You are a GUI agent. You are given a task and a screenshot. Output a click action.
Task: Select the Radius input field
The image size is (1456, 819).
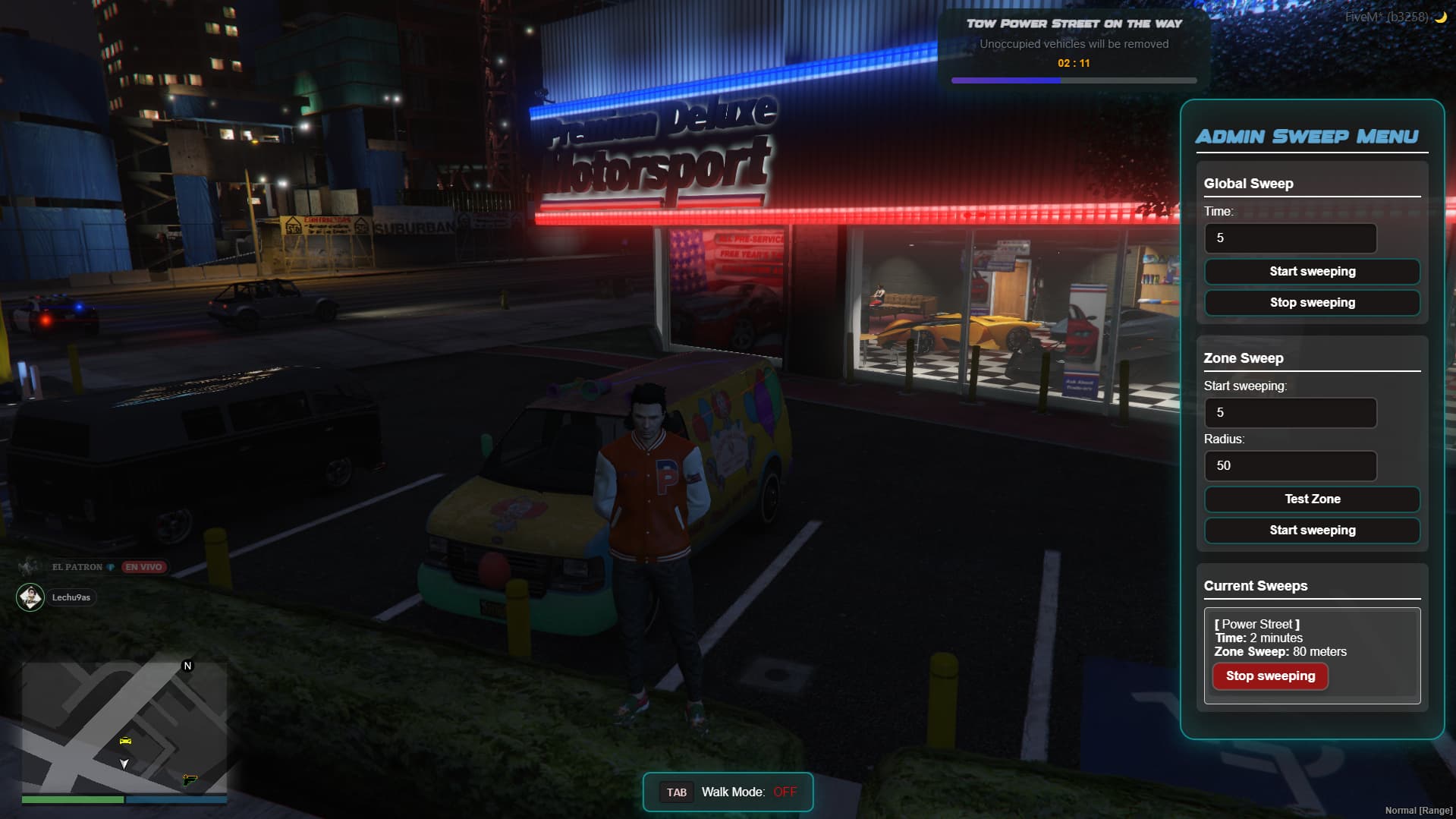point(1290,466)
